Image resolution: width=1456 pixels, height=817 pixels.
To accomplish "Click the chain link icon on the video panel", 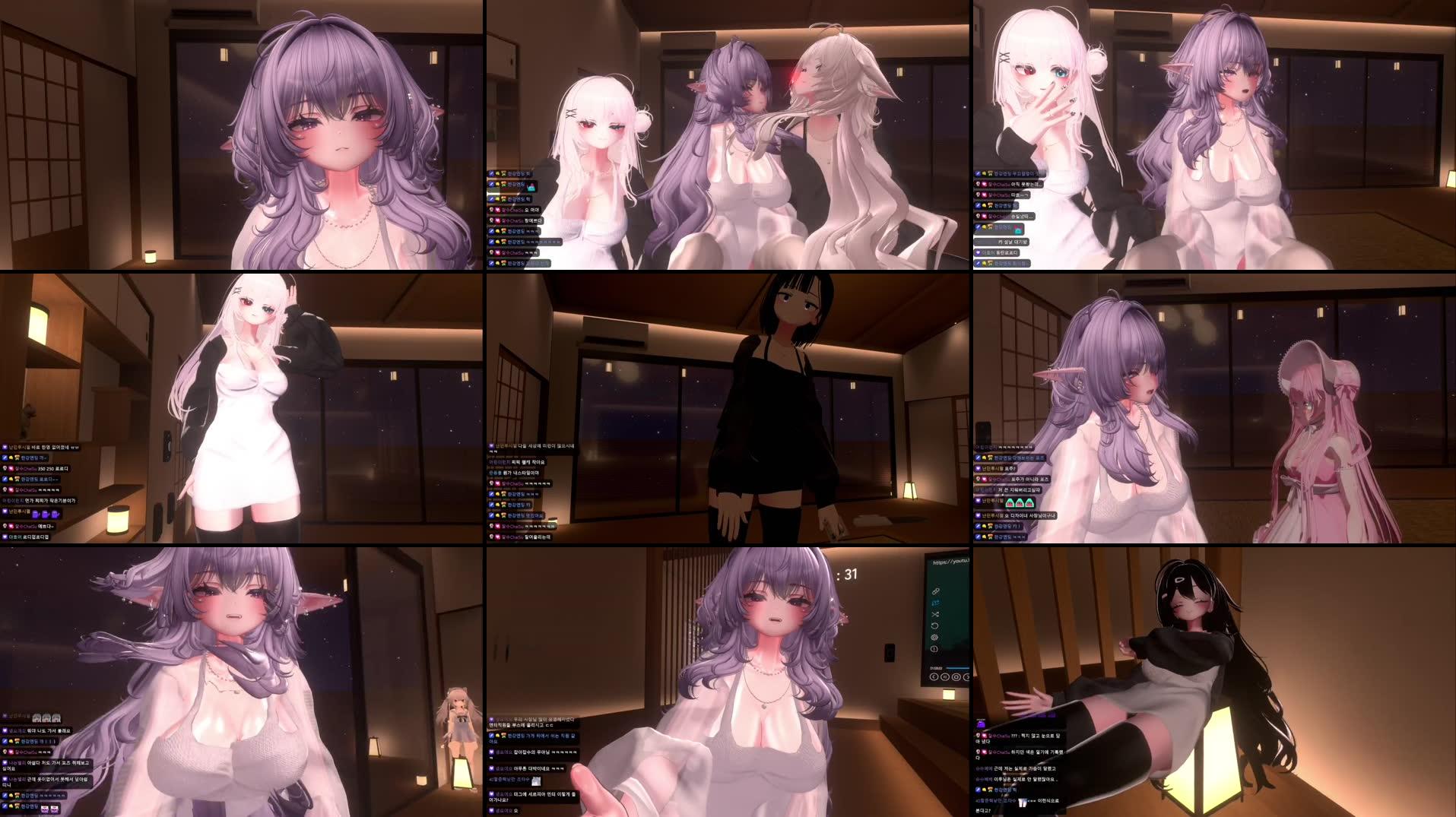I will point(935,591).
